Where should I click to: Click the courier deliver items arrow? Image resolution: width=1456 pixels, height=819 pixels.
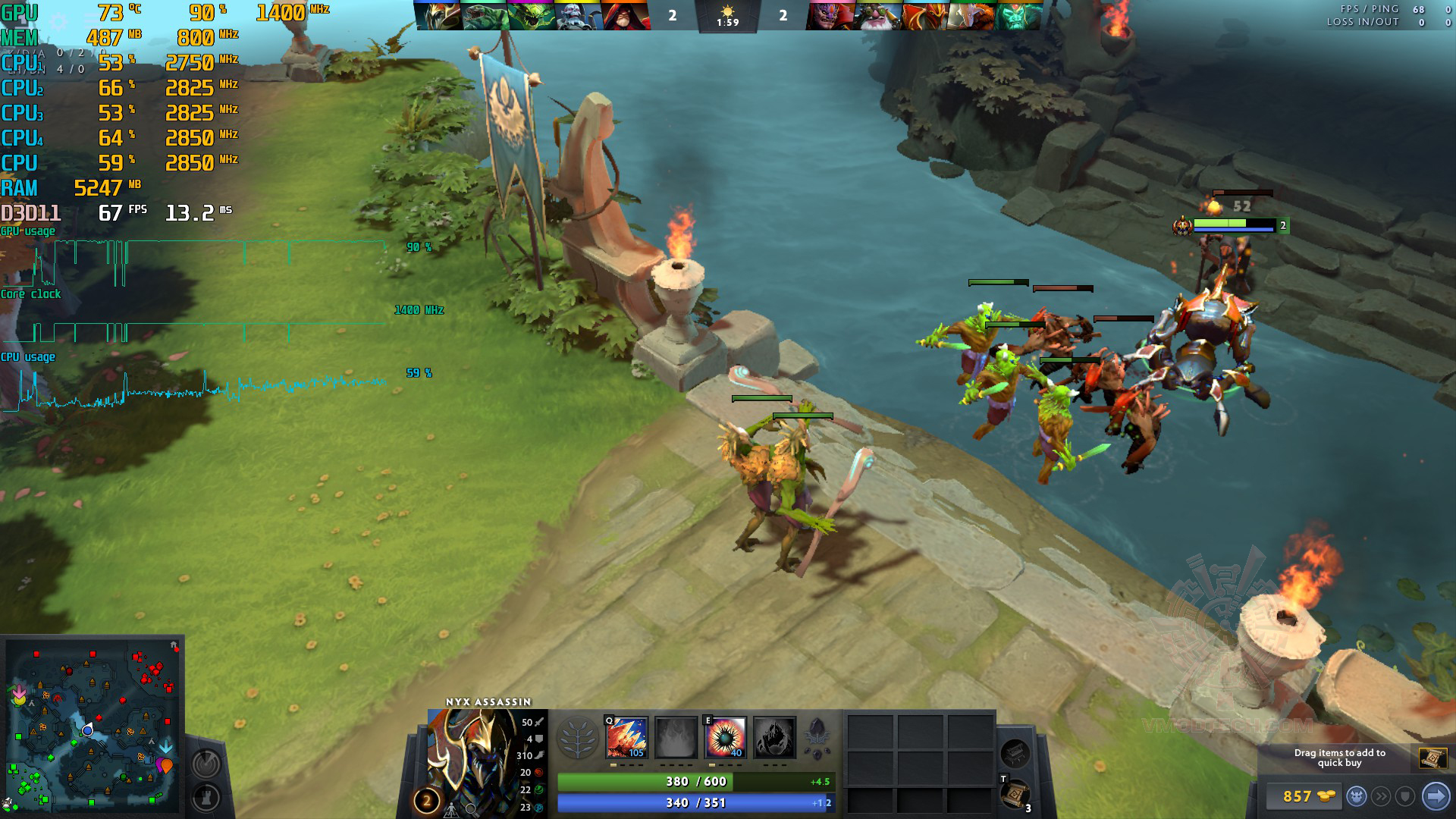1435,796
